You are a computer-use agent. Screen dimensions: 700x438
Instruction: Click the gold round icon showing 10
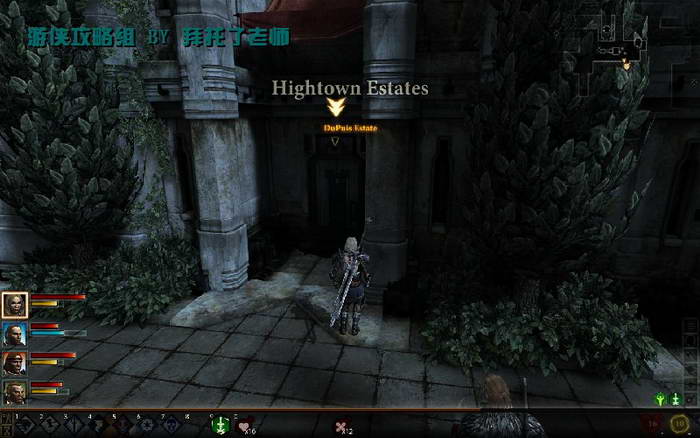pos(680,423)
